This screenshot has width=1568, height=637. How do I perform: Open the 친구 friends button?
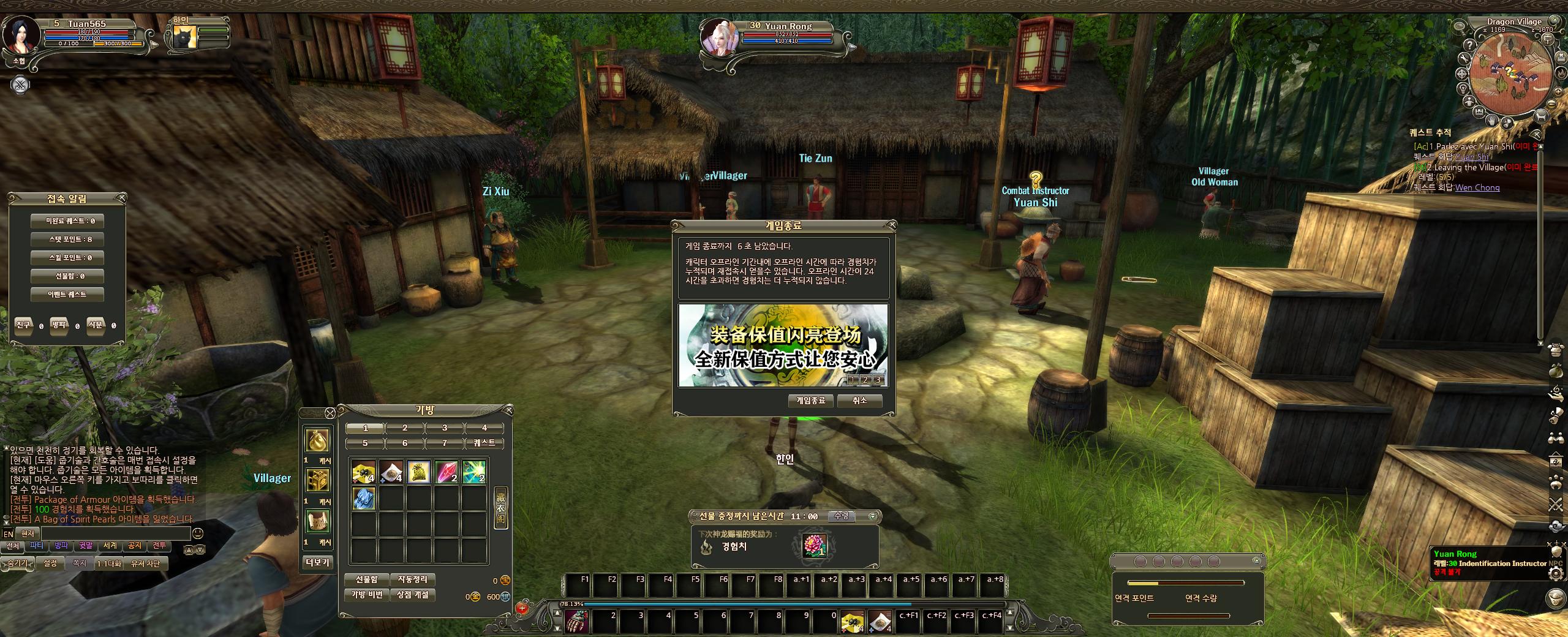pyautogui.click(x=23, y=325)
